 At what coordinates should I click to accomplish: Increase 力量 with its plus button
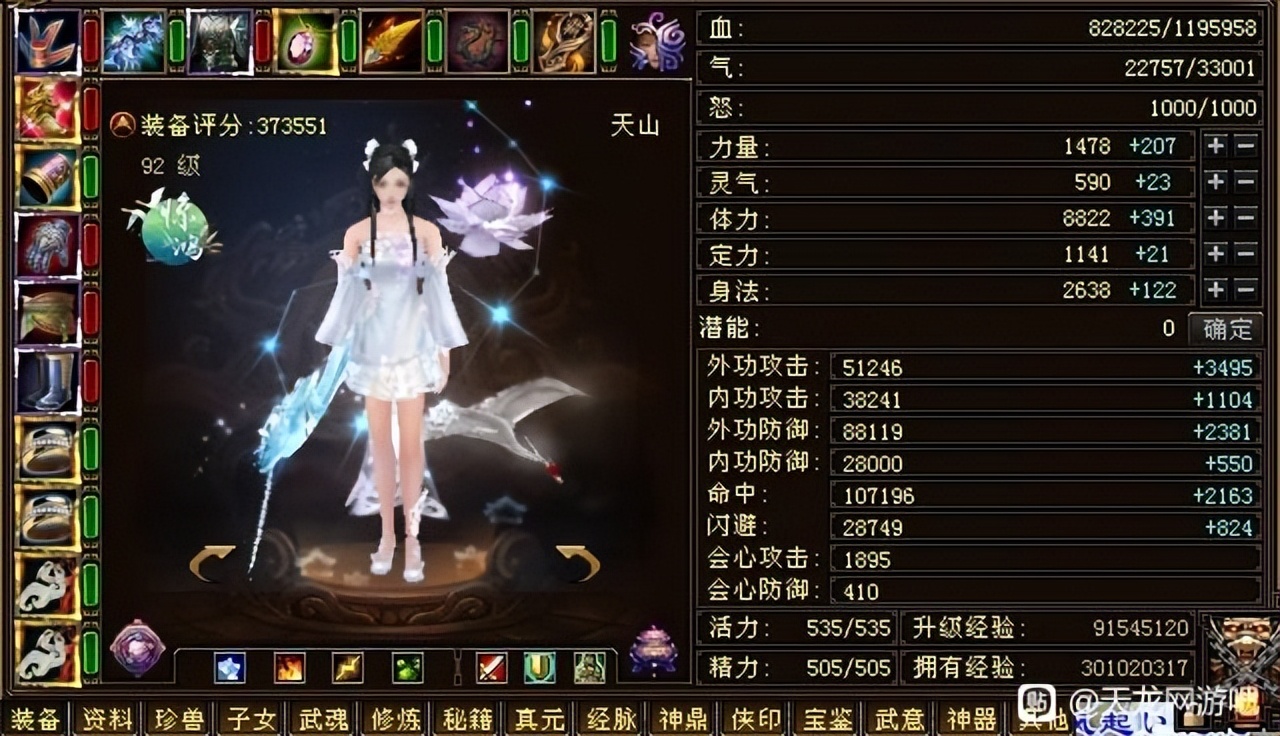1215,146
